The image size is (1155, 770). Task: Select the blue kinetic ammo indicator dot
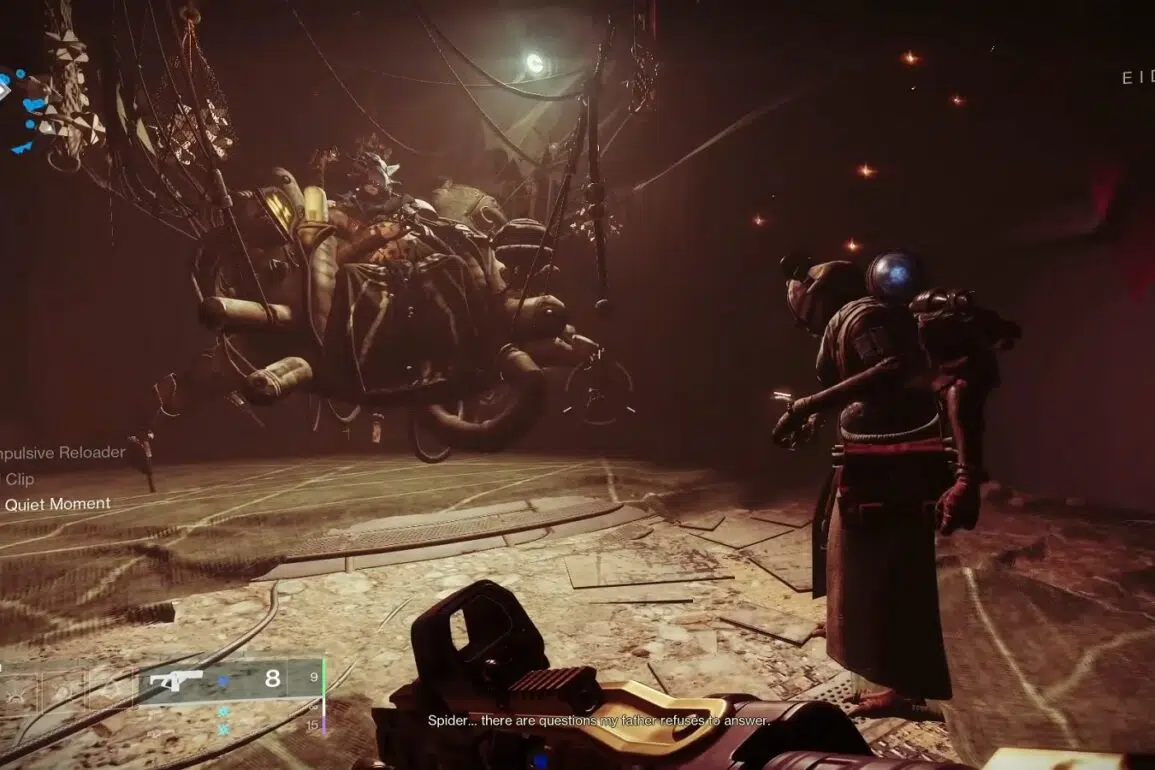click(224, 681)
